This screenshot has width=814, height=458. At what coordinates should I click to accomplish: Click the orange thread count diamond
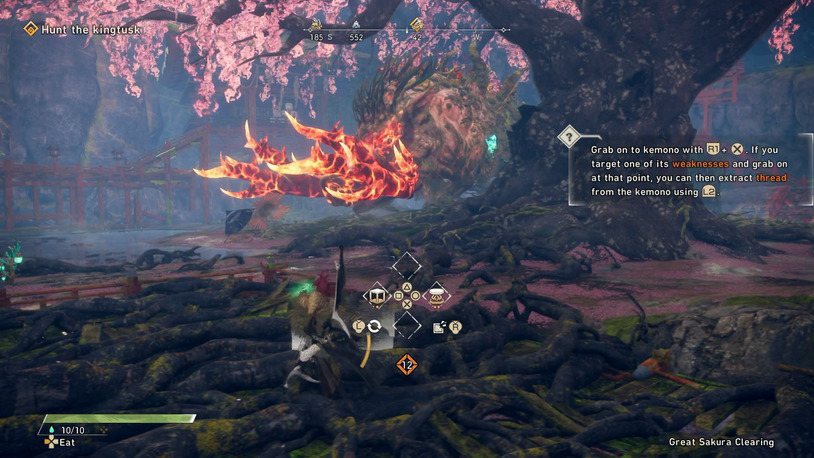pos(406,364)
